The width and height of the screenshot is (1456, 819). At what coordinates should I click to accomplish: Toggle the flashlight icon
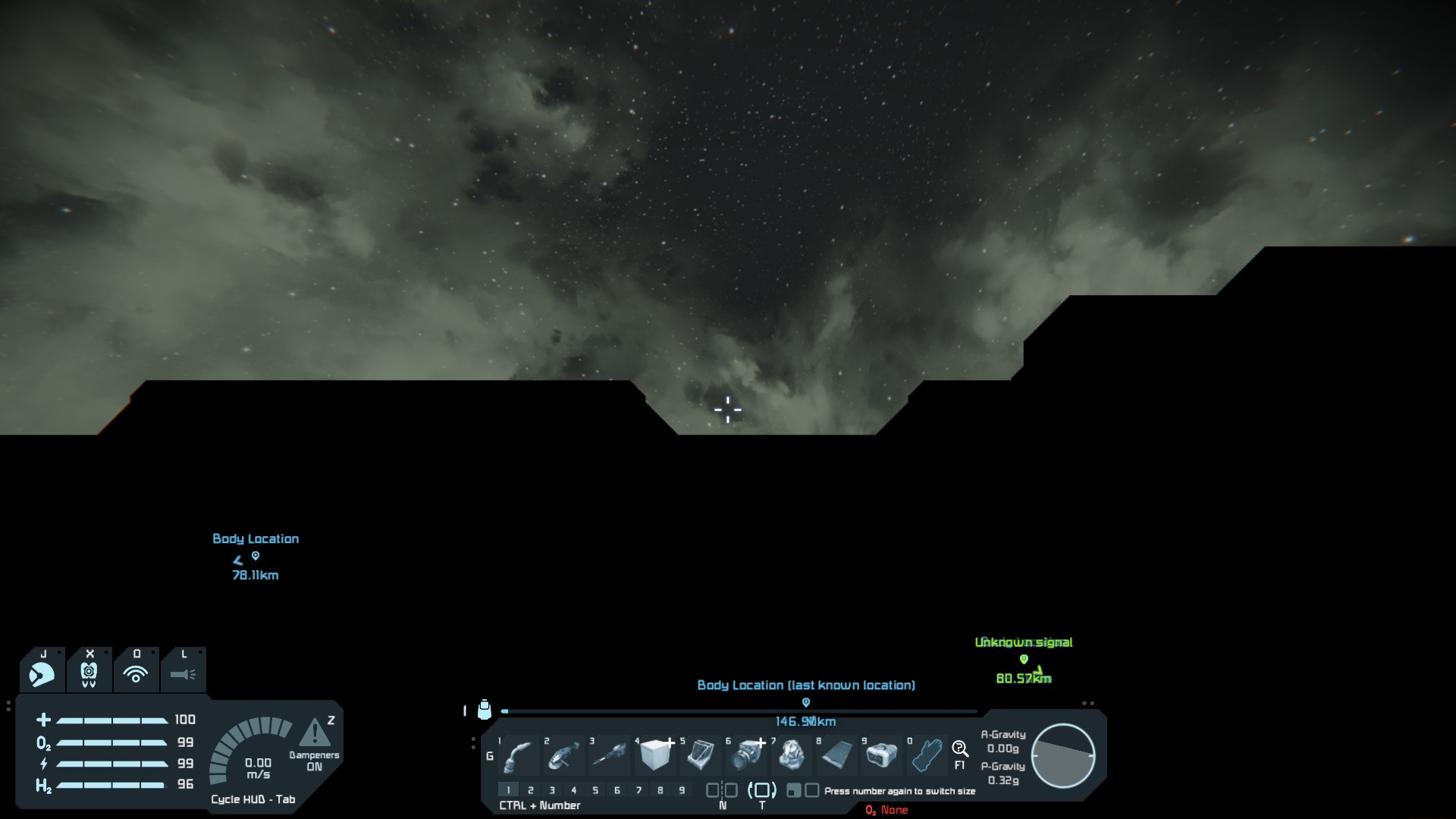[x=183, y=673]
